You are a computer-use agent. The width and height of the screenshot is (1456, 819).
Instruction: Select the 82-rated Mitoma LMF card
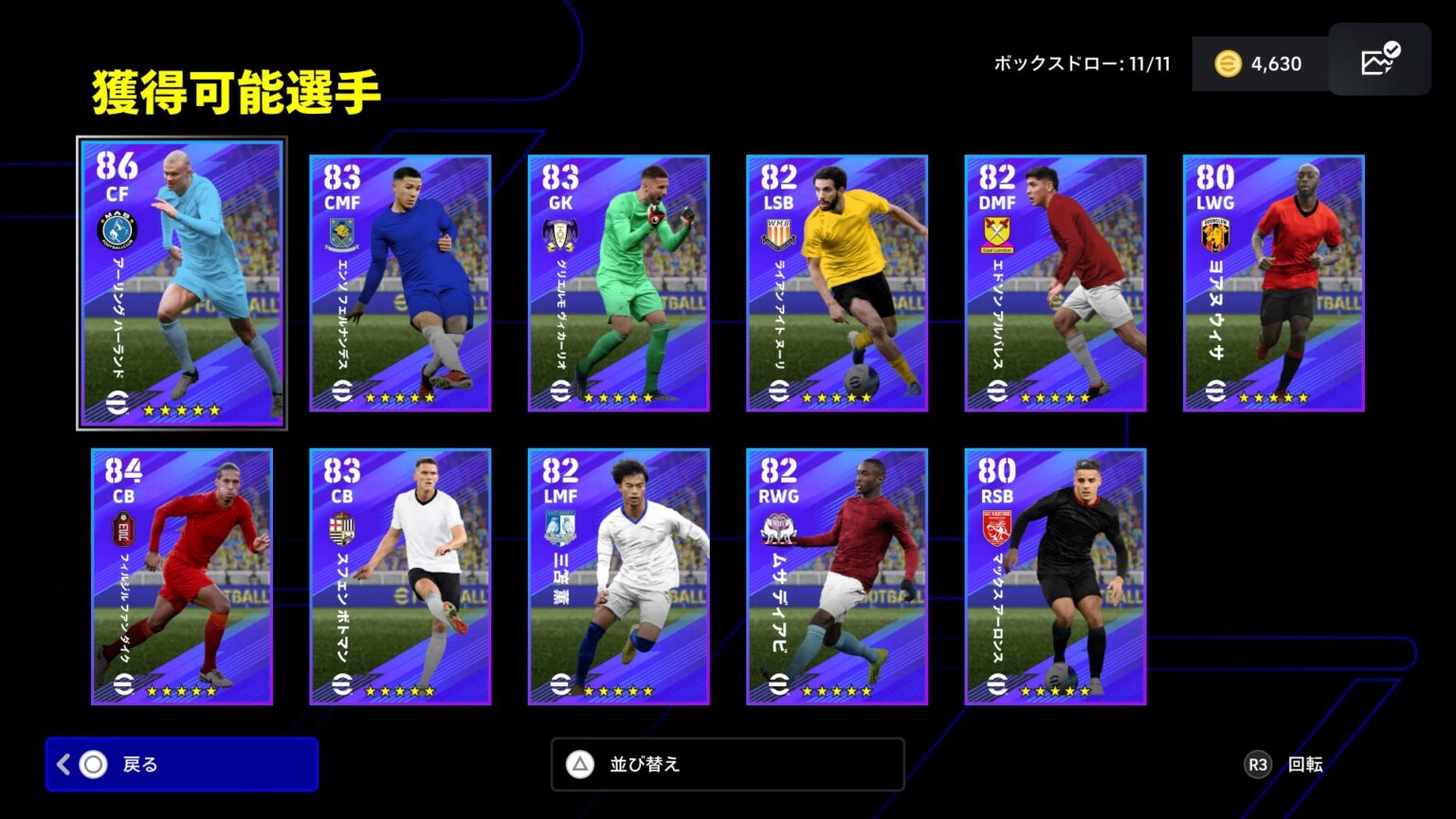point(618,576)
